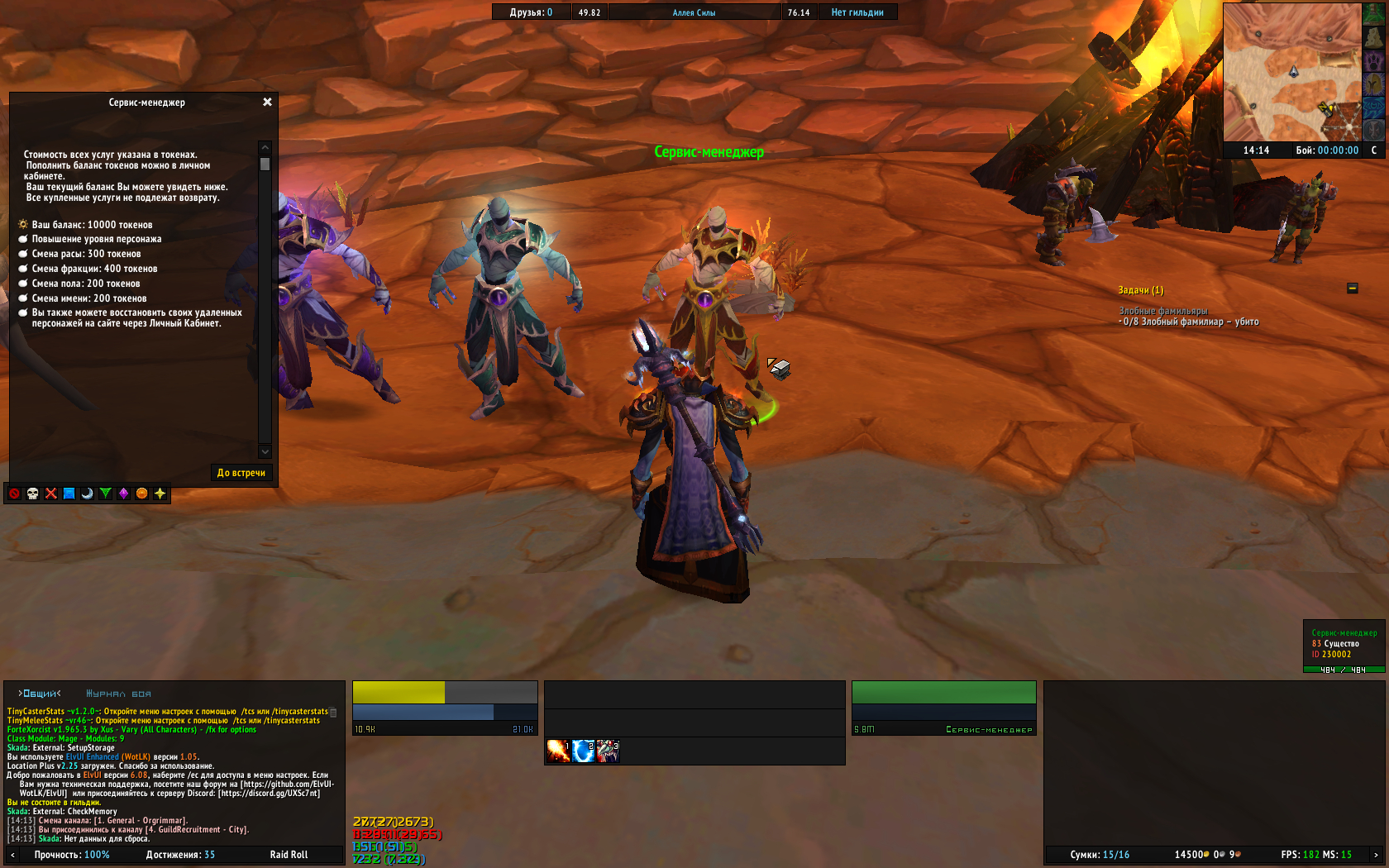This screenshot has height=868, width=1389.
Task: Cast the blue shield spell in slot 2
Action: tap(583, 751)
